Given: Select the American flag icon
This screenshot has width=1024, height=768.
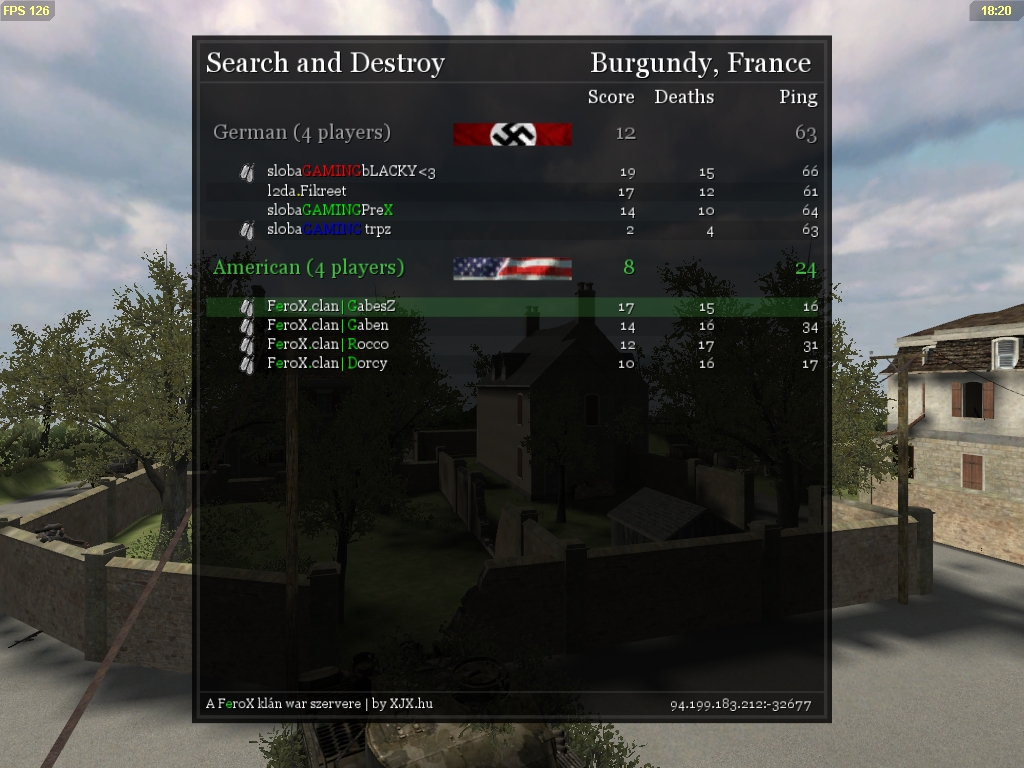Looking at the screenshot, I should [512, 268].
